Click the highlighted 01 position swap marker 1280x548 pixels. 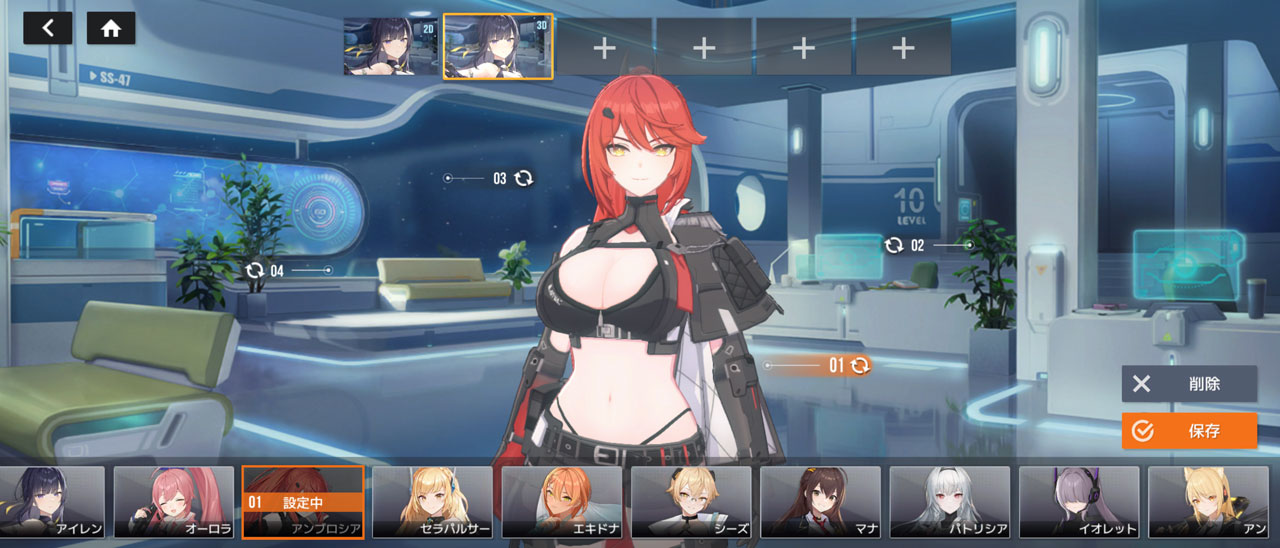859,366
